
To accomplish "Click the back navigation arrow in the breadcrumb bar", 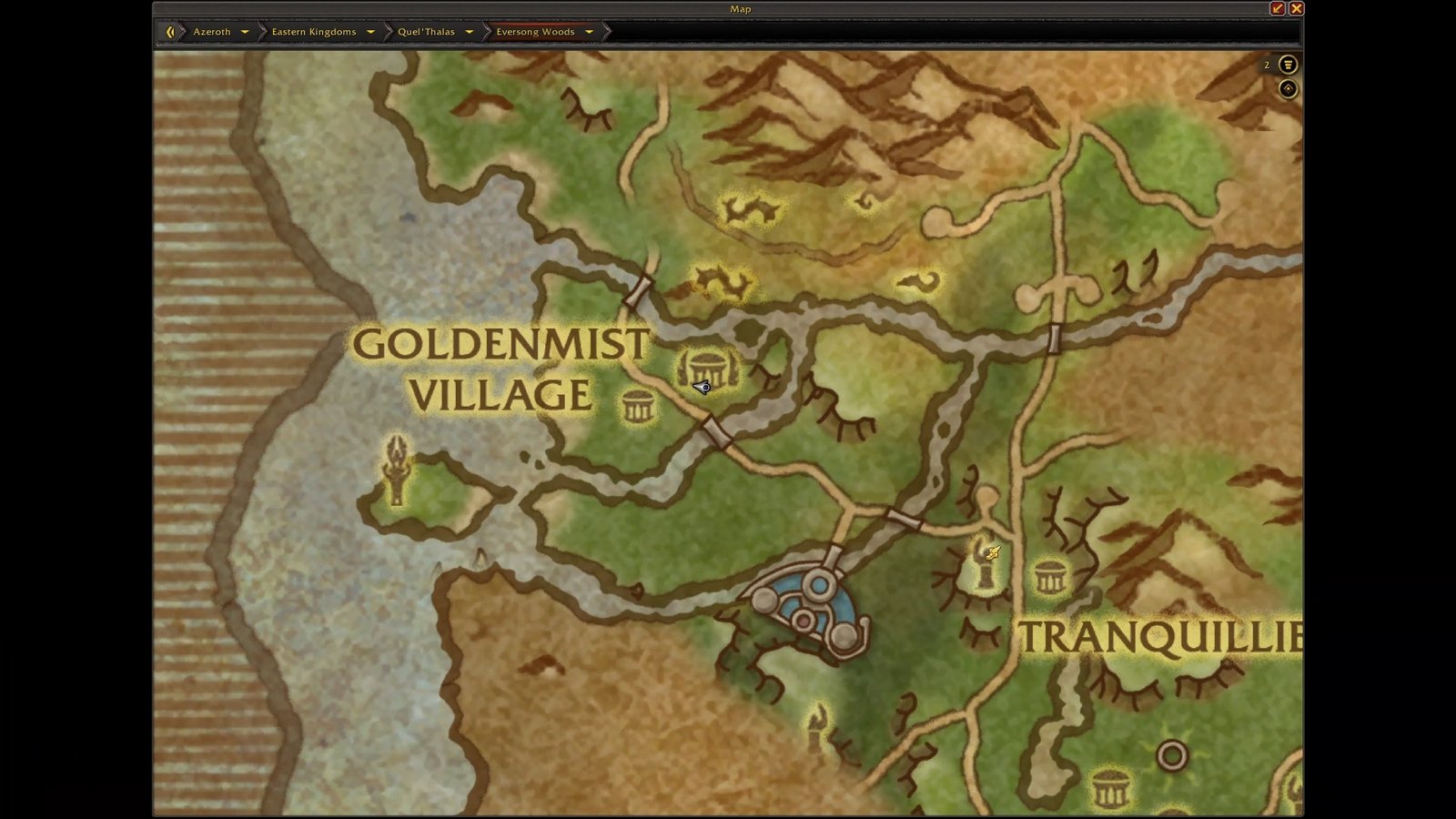I will [x=170, y=31].
